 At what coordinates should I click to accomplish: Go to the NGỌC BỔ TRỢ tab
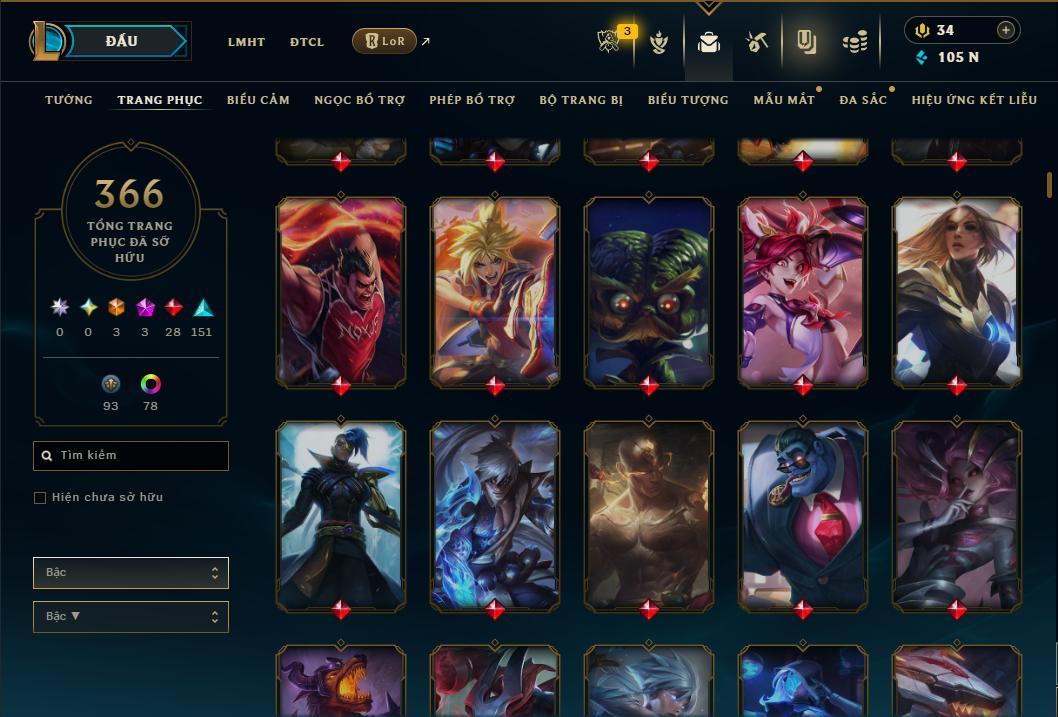pos(359,100)
